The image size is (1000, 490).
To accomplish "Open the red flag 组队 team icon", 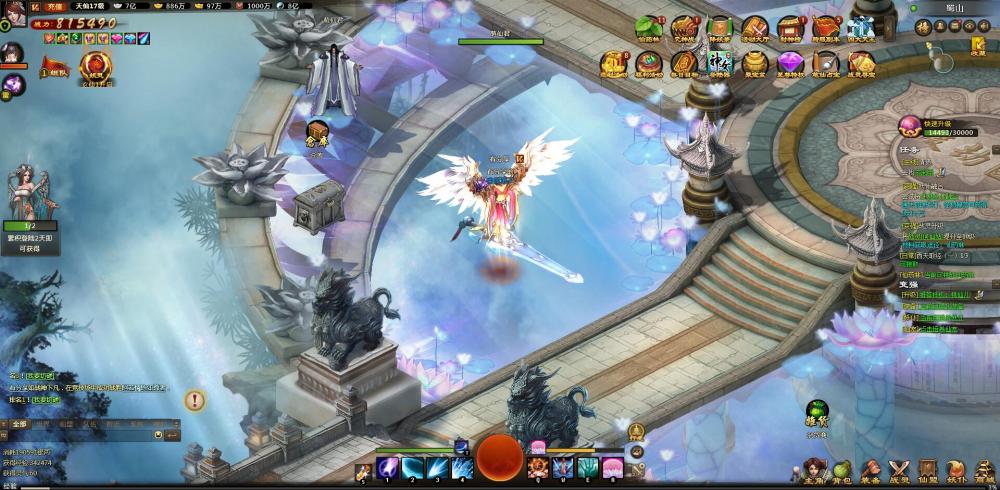I will click(x=52, y=68).
